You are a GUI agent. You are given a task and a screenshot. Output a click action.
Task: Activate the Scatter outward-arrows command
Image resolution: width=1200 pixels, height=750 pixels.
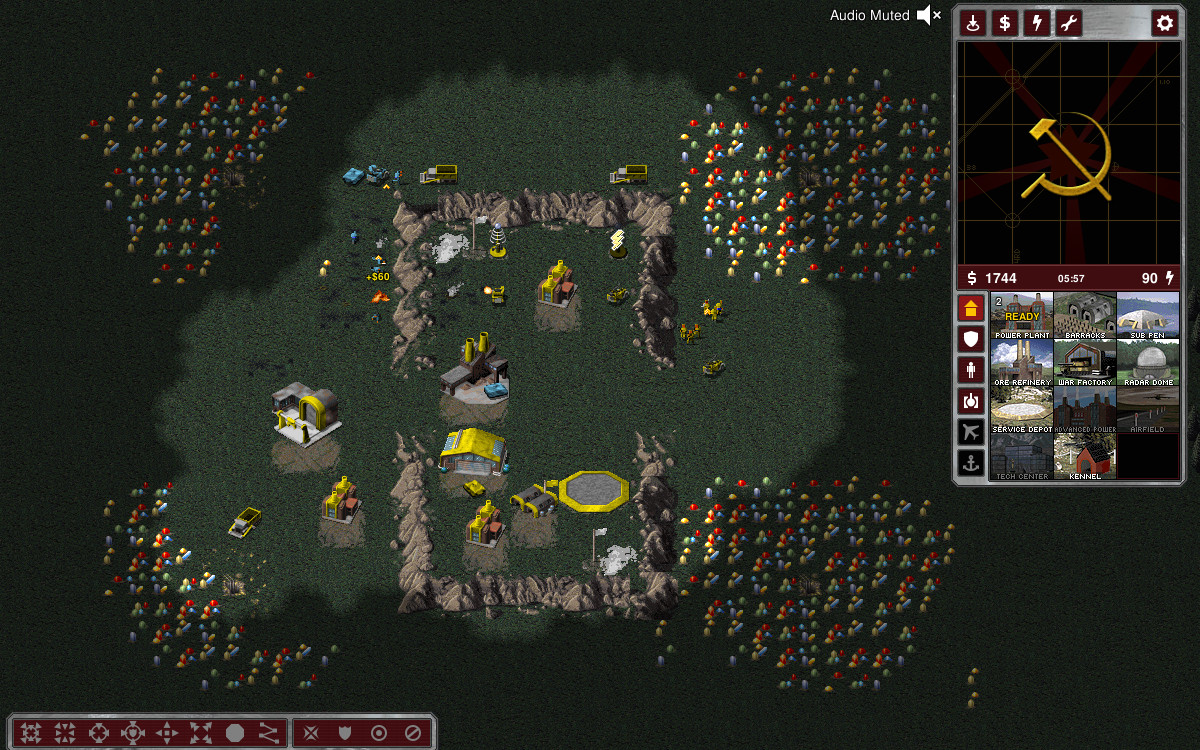point(201,733)
